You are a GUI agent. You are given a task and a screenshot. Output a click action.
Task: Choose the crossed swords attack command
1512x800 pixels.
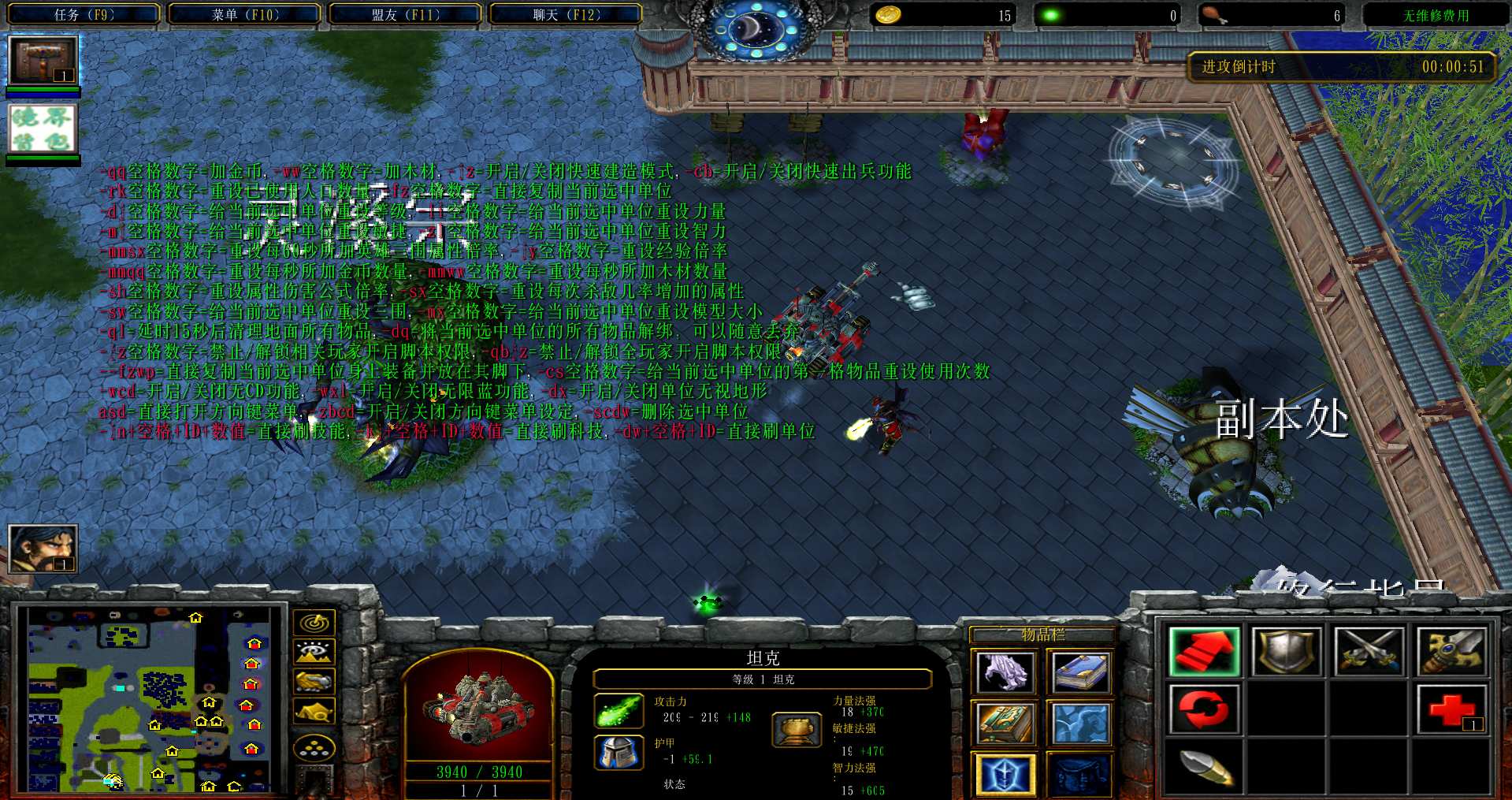coord(1369,652)
